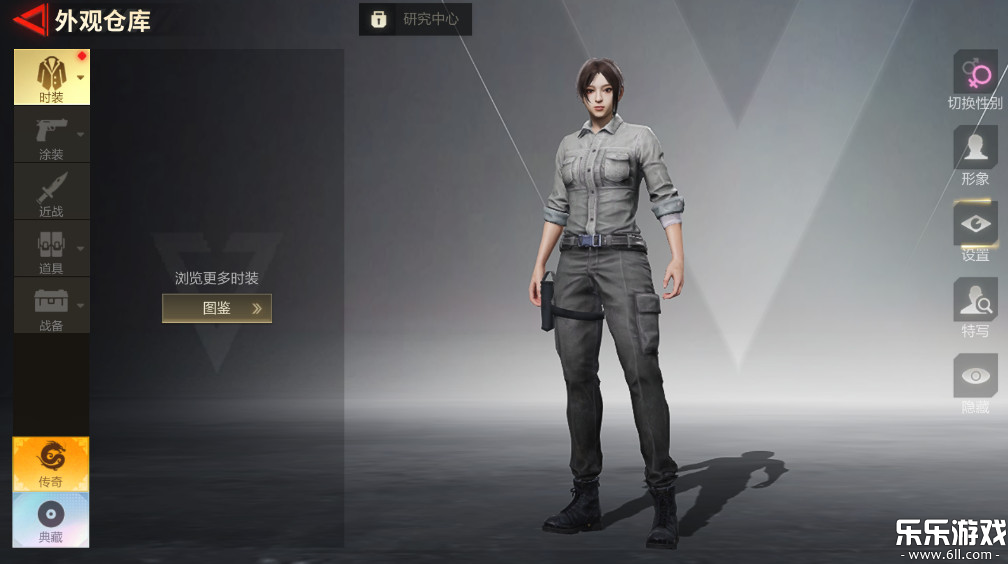Activate the 特写 close-up view

[x=975, y=308]
